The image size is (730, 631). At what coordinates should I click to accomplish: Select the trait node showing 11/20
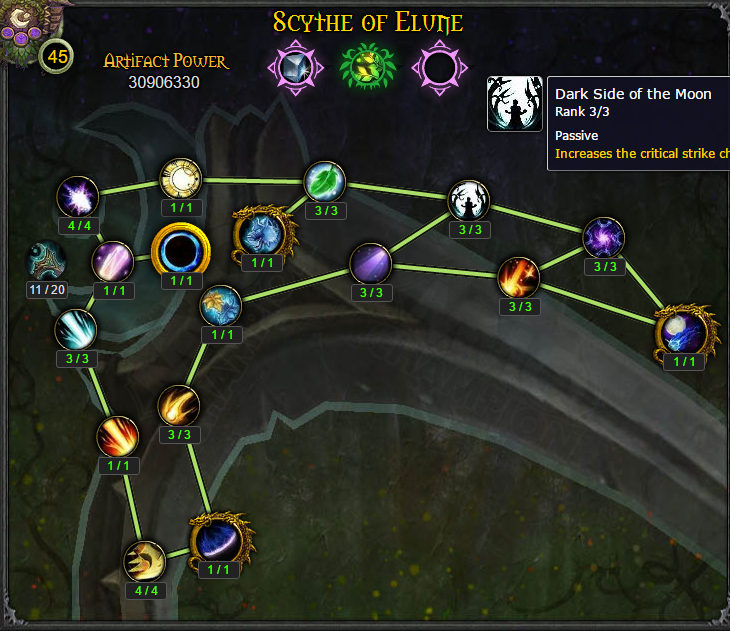(x=47, y=262)
